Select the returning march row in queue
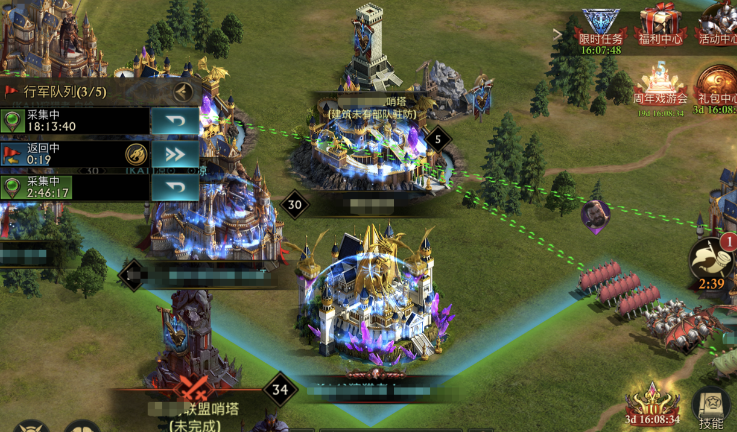The image size is (737, 432). (60, 154)
